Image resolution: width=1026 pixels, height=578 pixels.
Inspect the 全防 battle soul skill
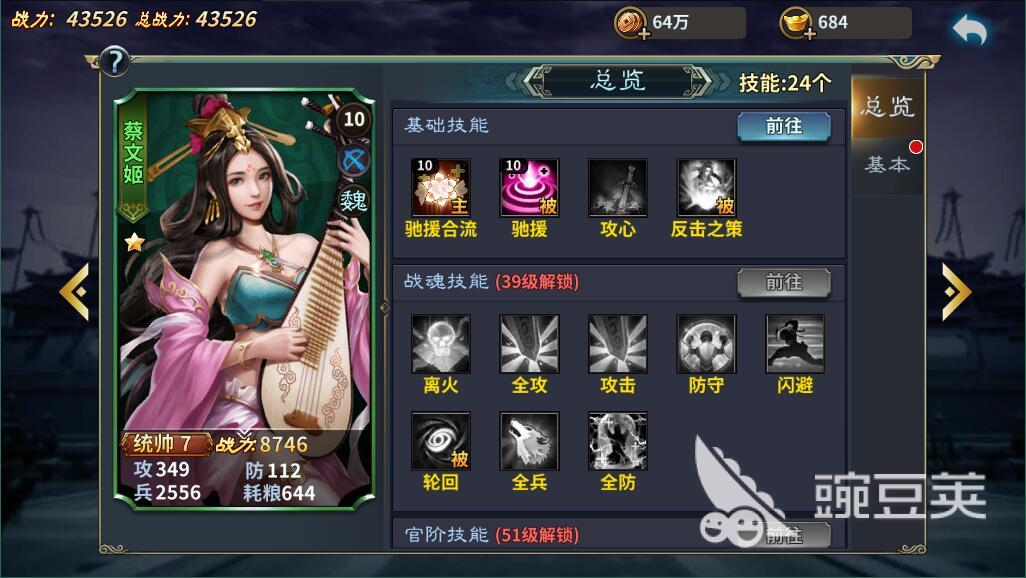[618, 441]
